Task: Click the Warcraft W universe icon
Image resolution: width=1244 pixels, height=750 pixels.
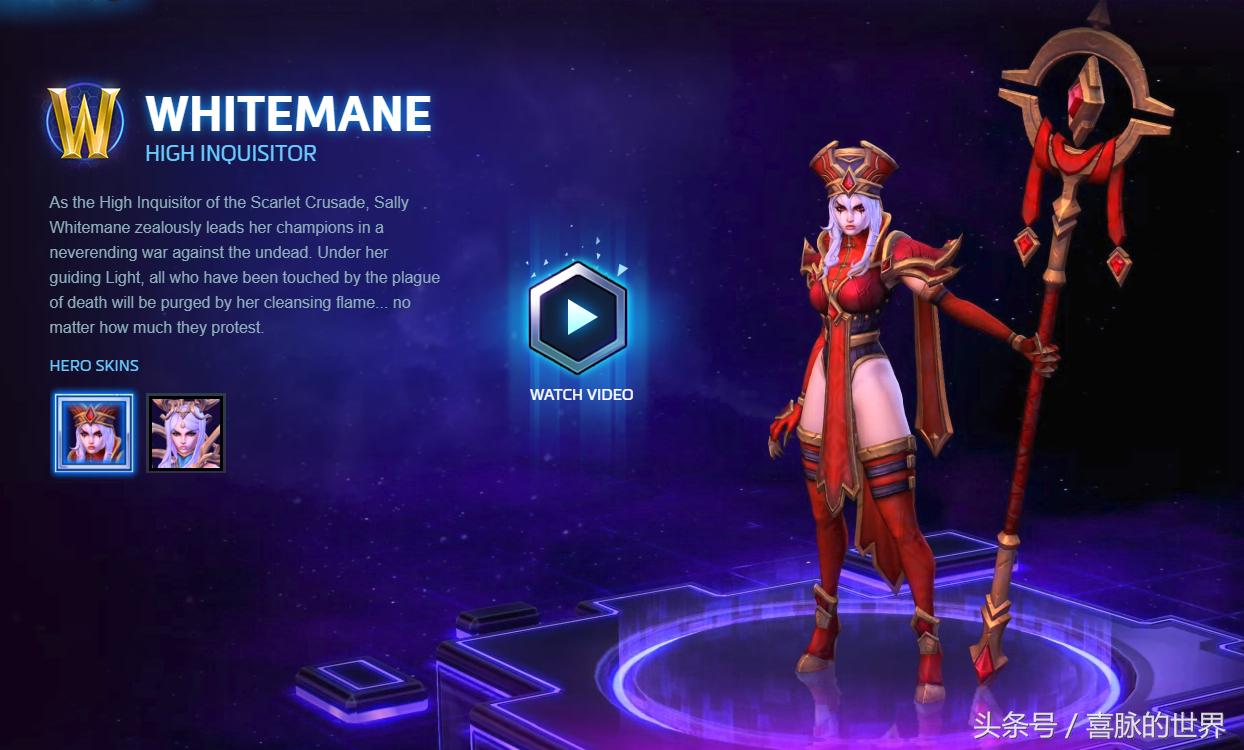Action: [x=84, y=123]
